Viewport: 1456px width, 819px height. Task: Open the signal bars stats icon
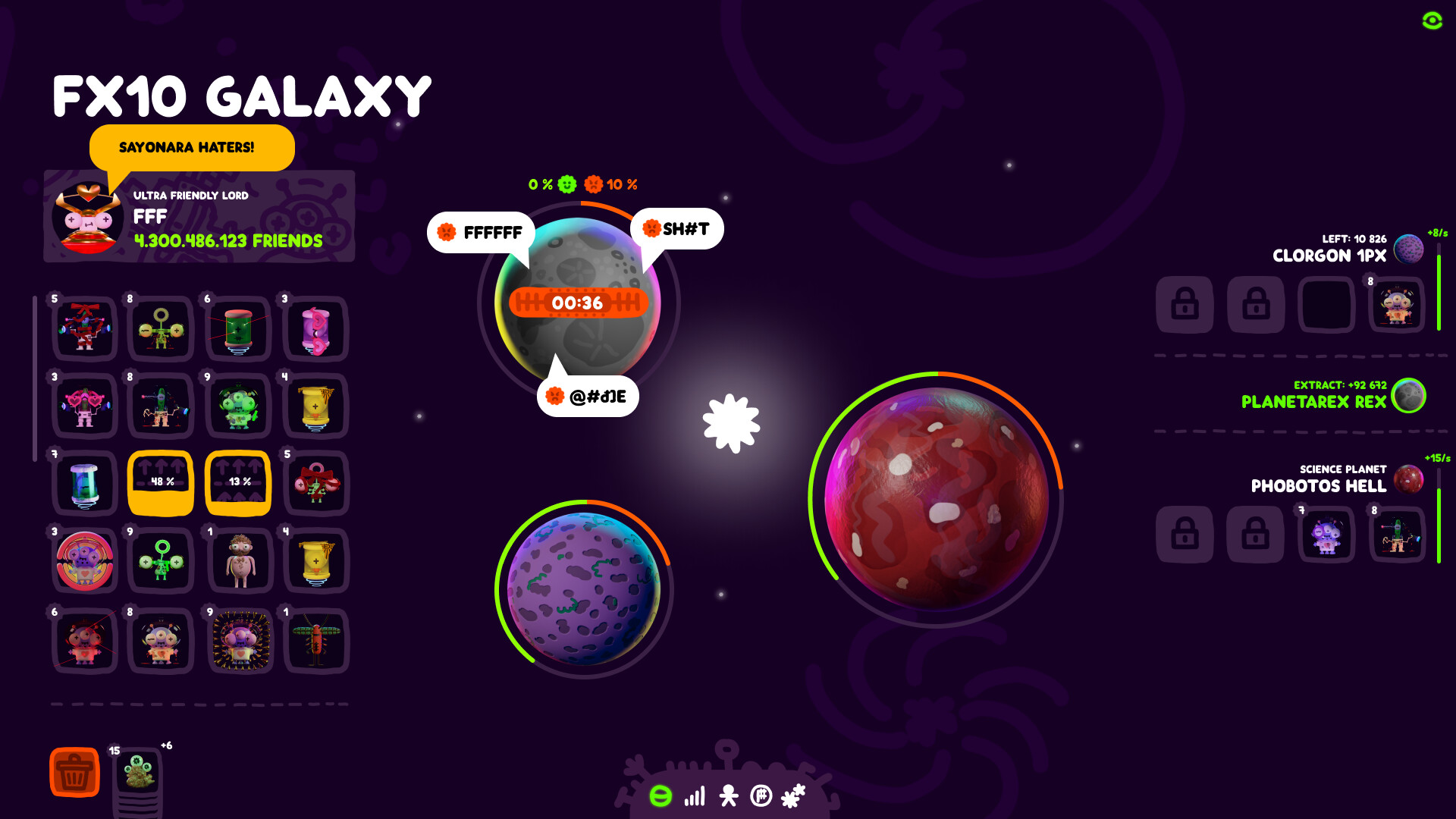pyautogui.click(x=695, y=797)
